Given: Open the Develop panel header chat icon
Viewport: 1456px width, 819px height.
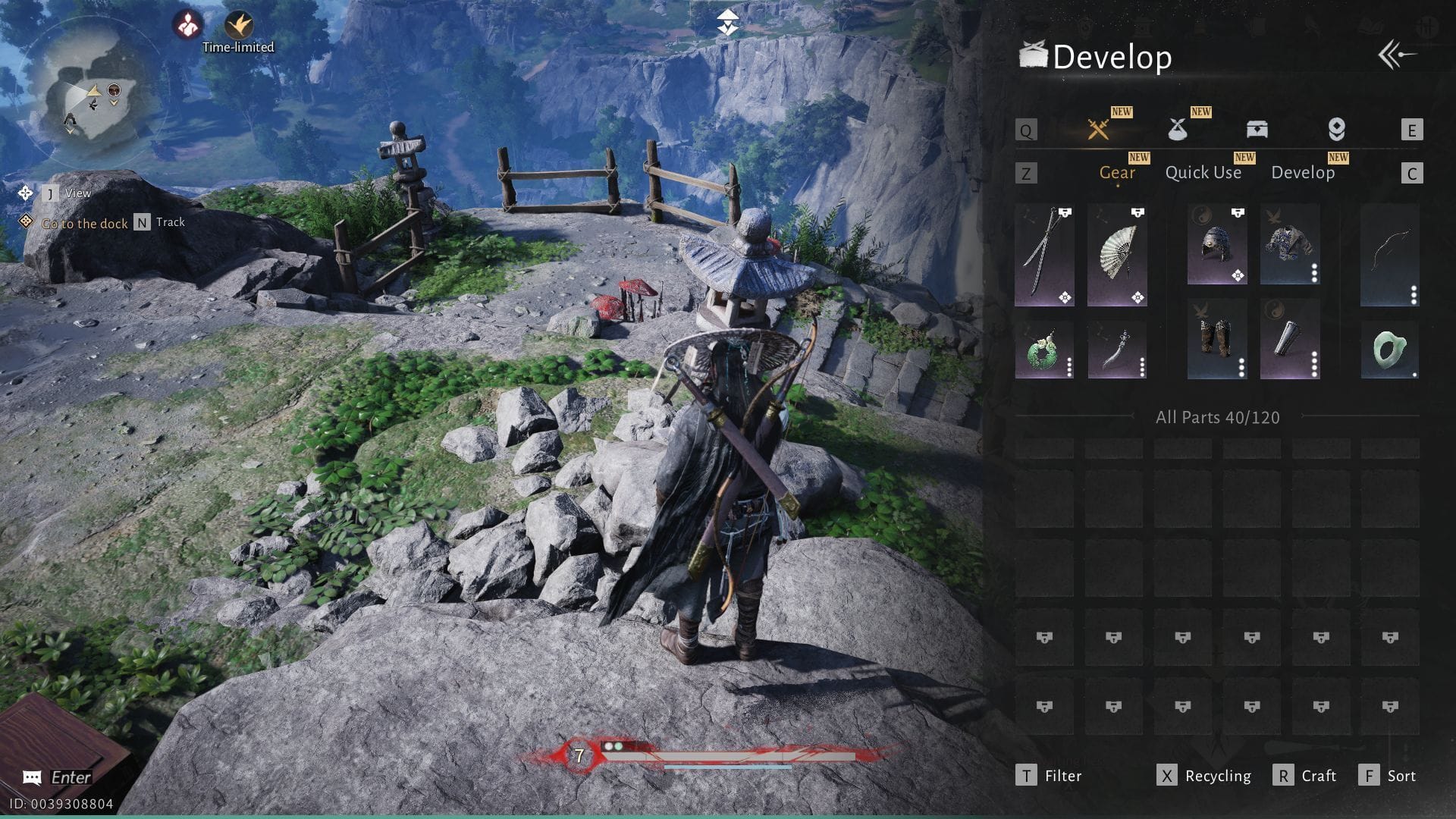Looking at the screenshot, I should pos(1033,55).
